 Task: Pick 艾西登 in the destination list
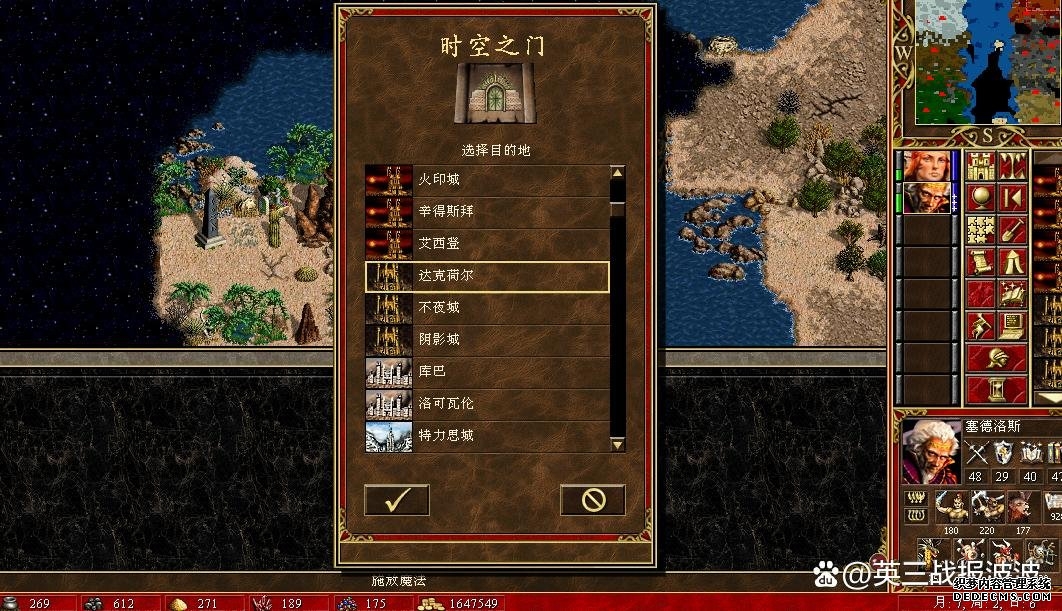pos(487,244)
